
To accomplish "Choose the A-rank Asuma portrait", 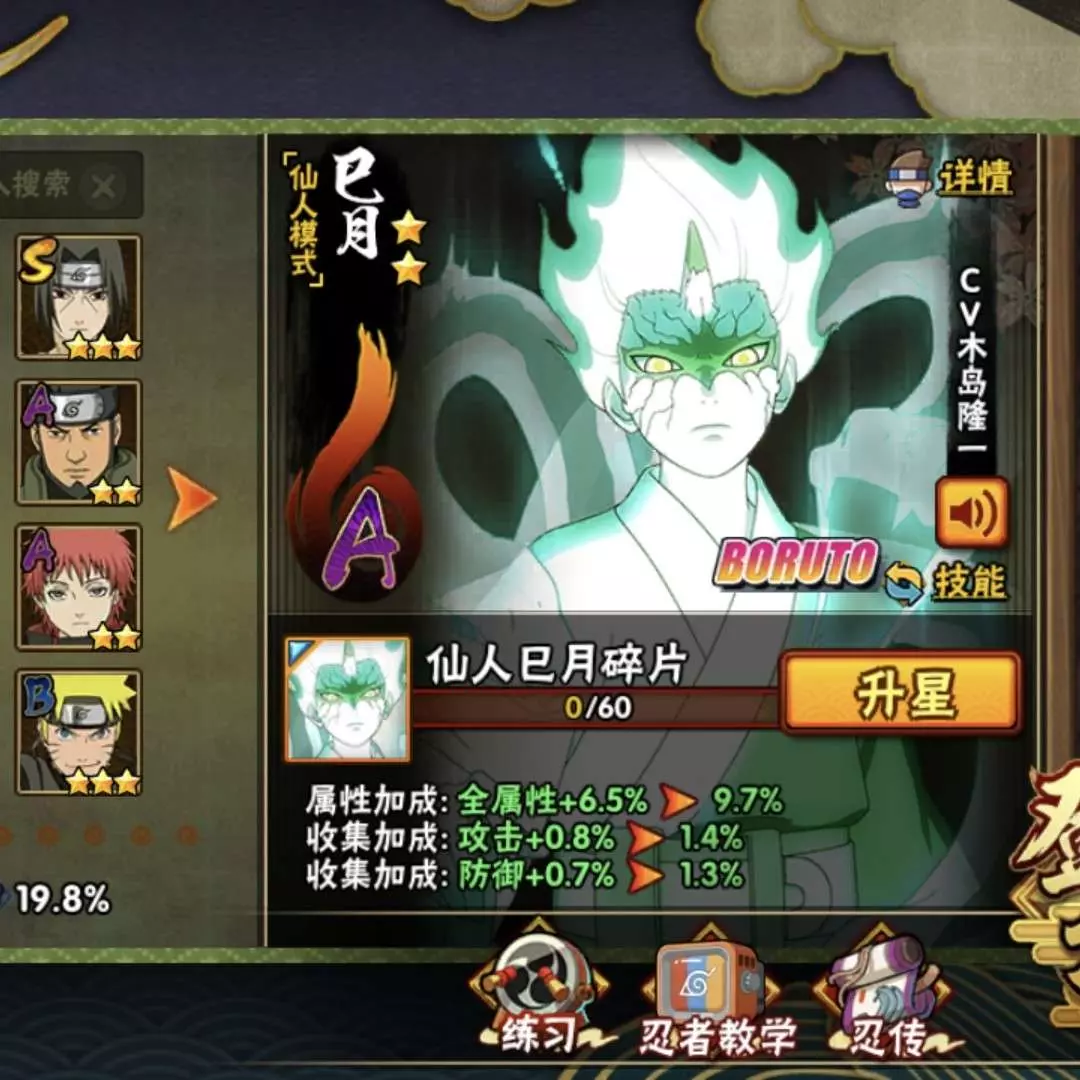I will (79, 441).
